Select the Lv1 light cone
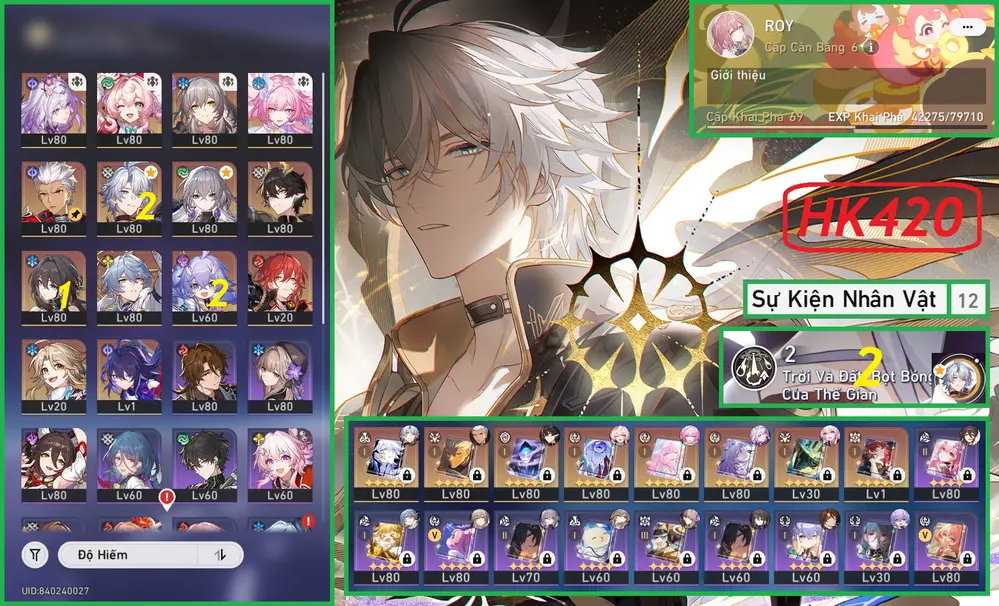This screenshot has width=999, height=606. pyautogui.click(x=875, y=463)
